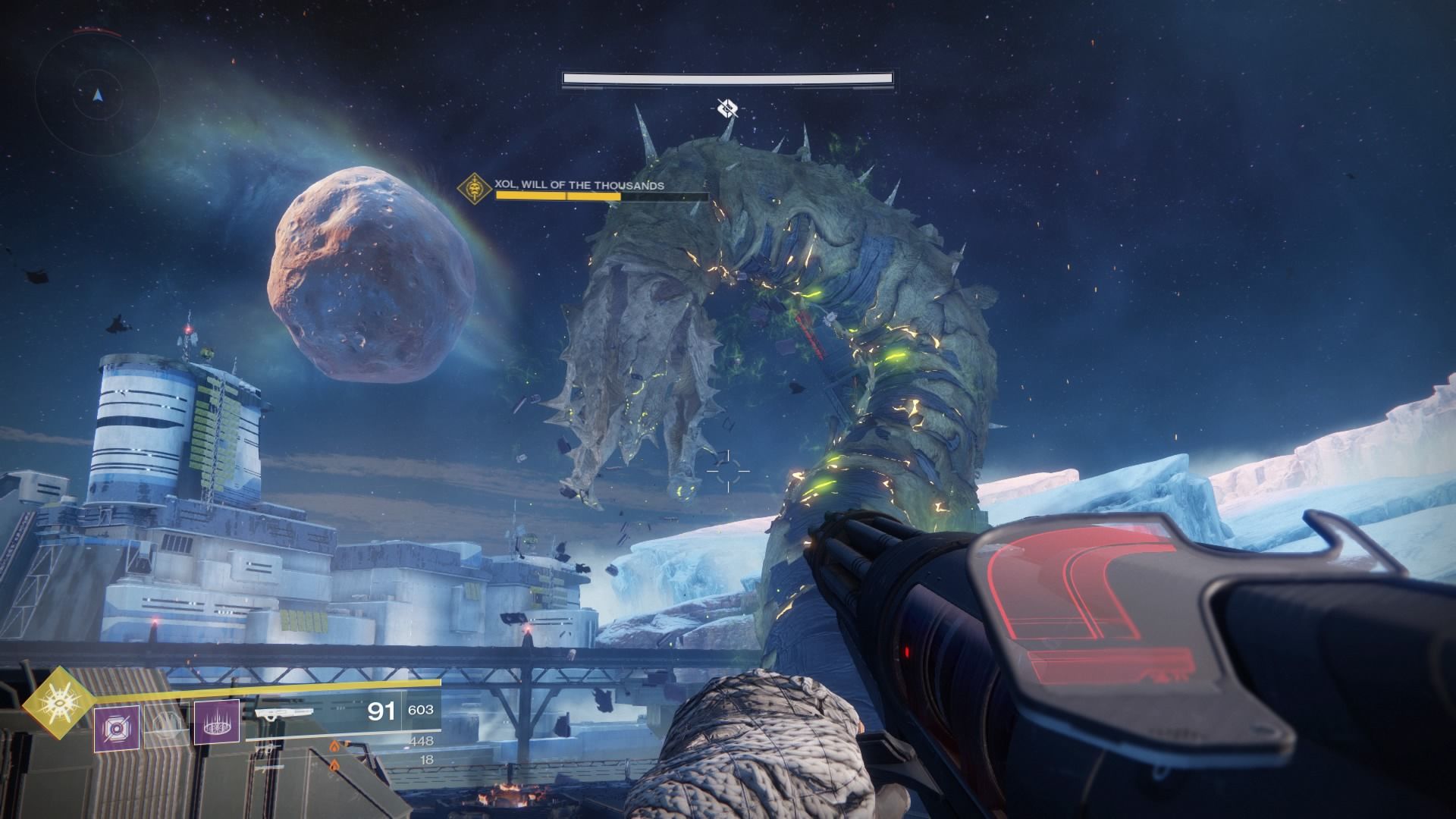Click the objective marker diamond above the boss
The width and height of the screenshot is (1456, 819).
729,108
